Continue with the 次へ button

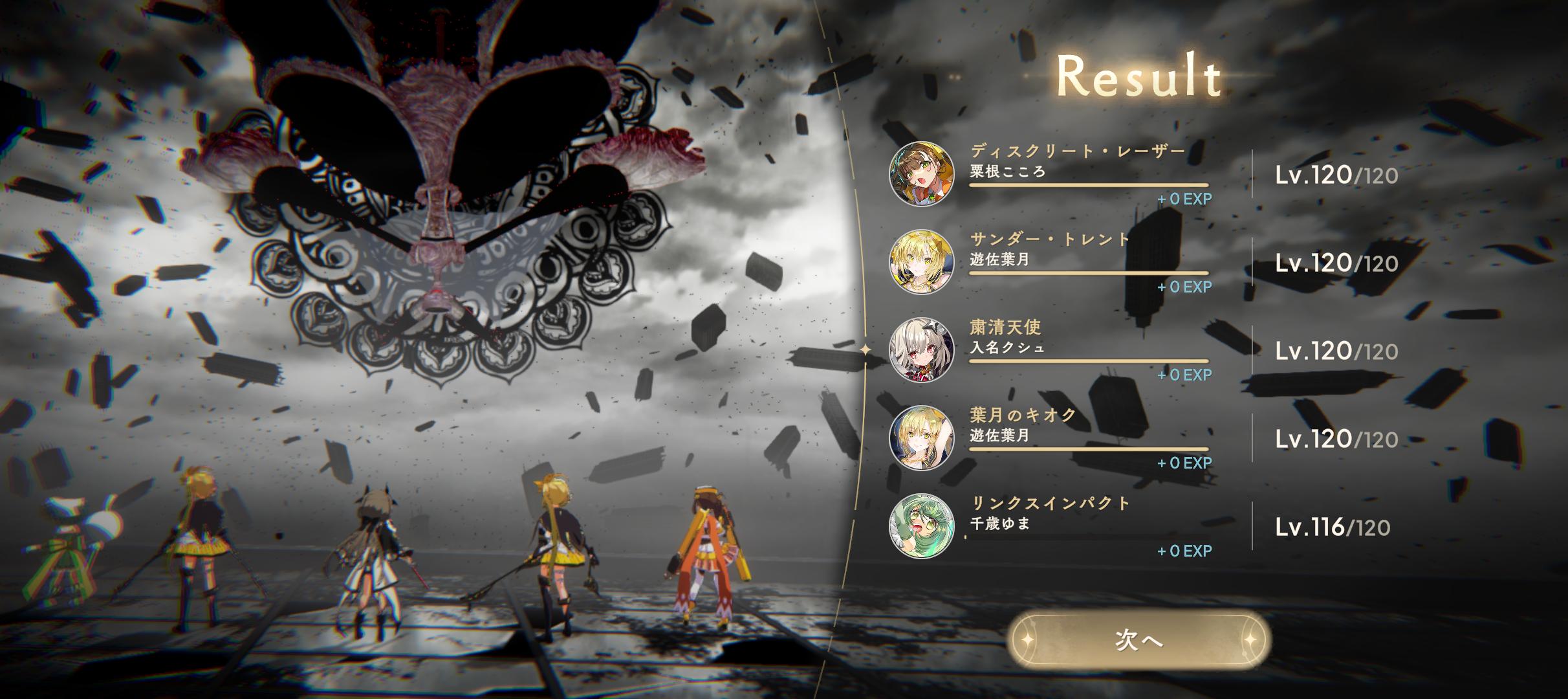click(1138, 639)
